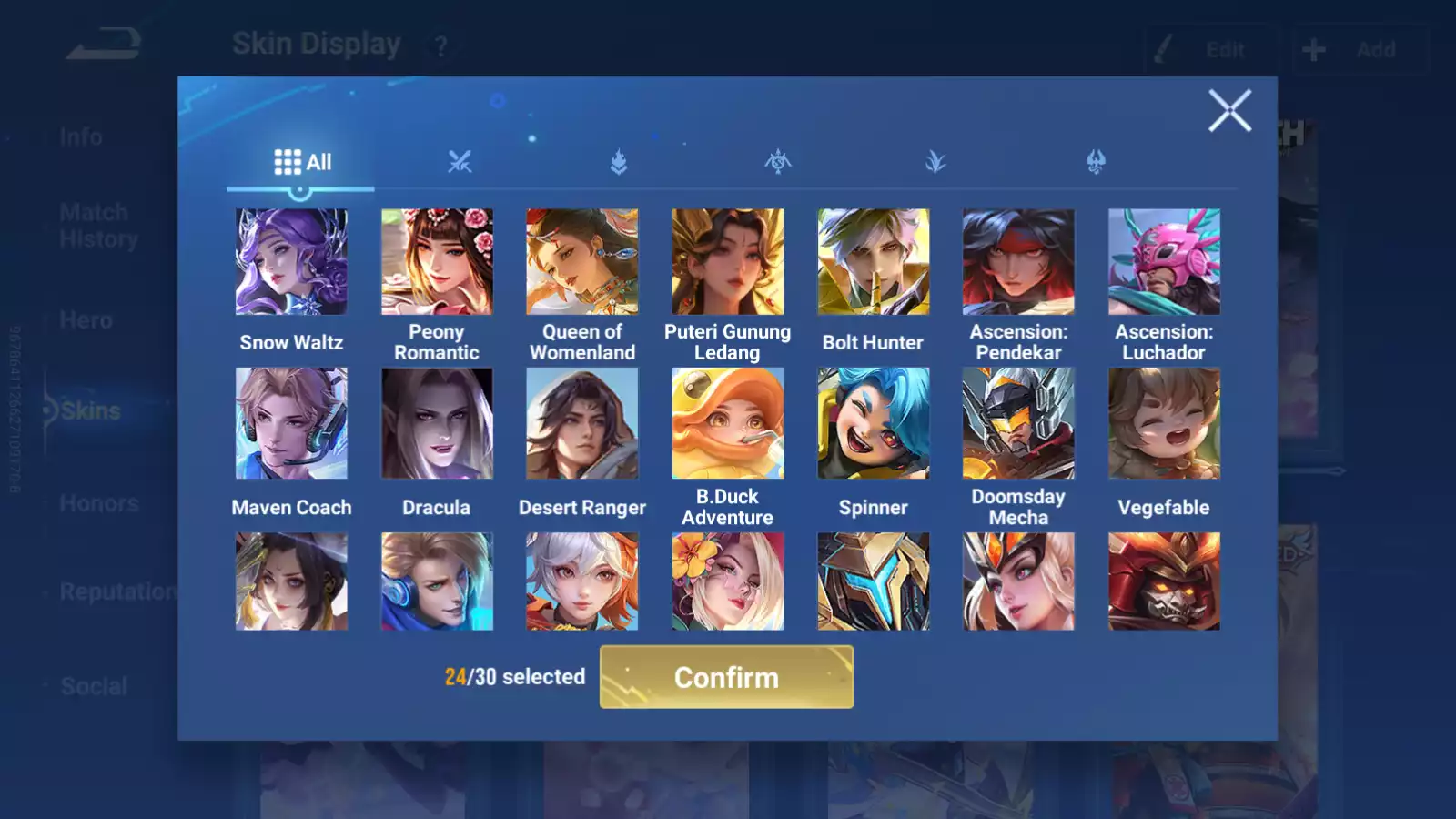Viewport: 1456px width, 819px height.
Task: Close the skin selection dialog
Action: 1229,111
